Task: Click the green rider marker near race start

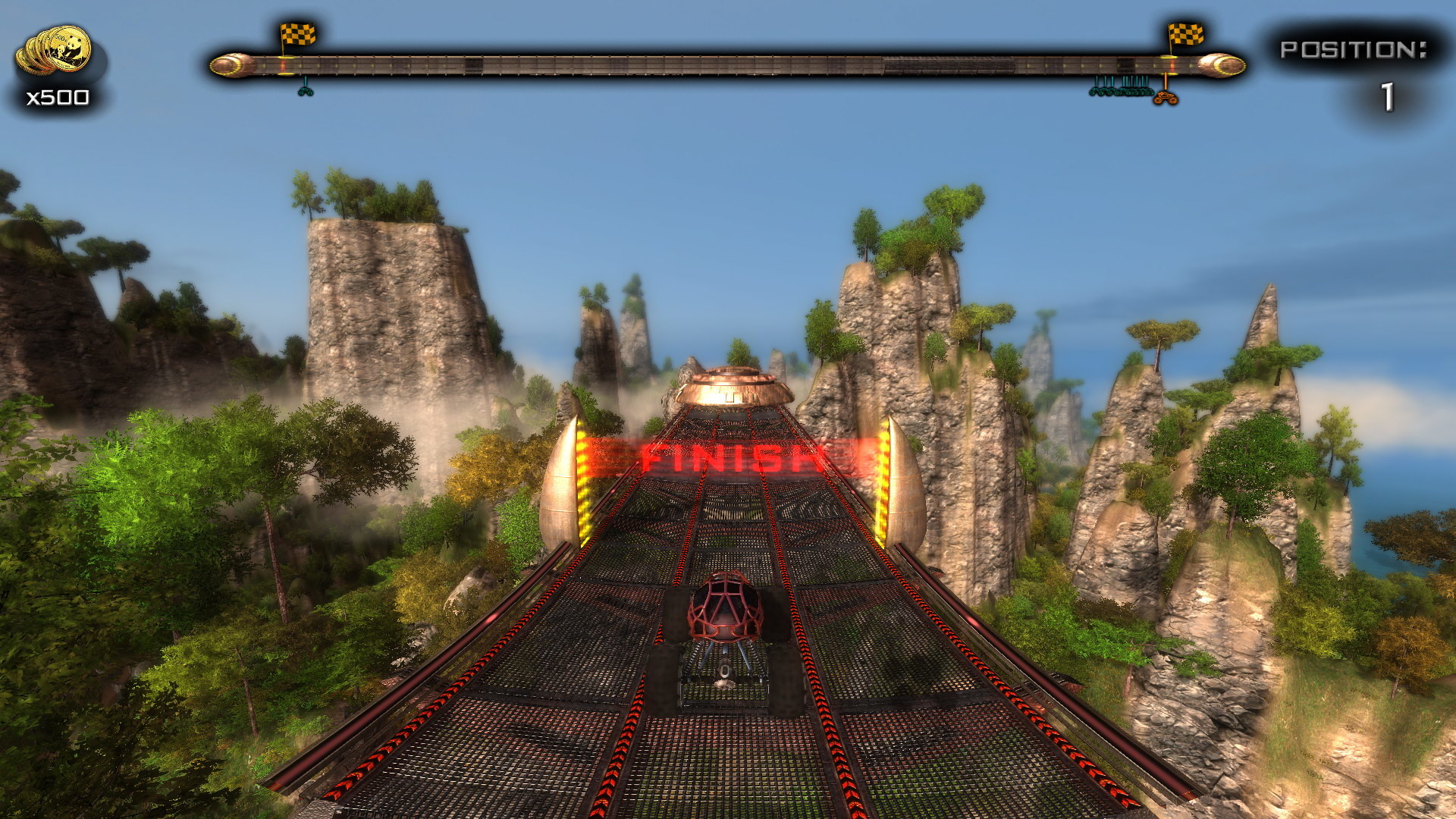Action: click(306, 91)
